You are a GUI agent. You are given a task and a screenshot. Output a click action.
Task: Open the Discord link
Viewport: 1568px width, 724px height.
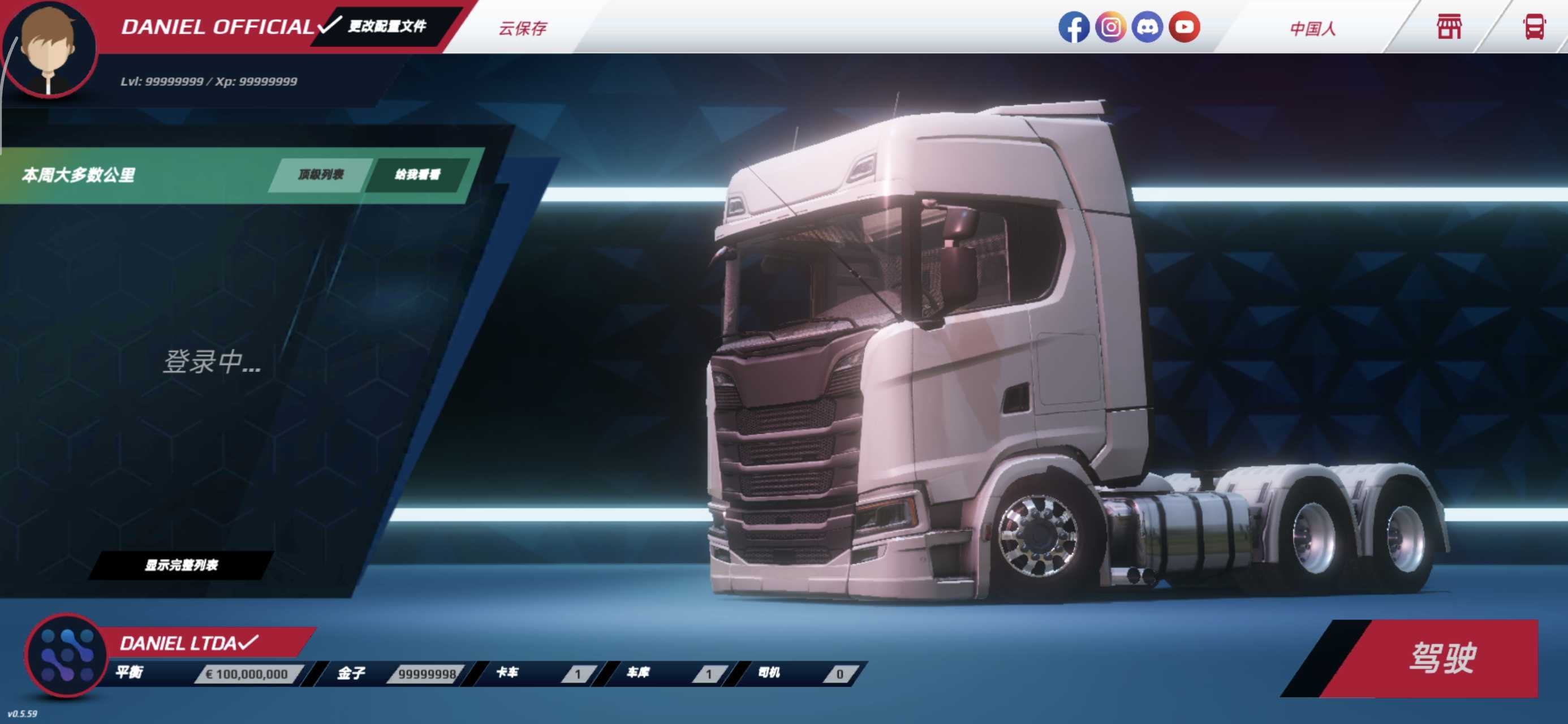click(1147, 27)
